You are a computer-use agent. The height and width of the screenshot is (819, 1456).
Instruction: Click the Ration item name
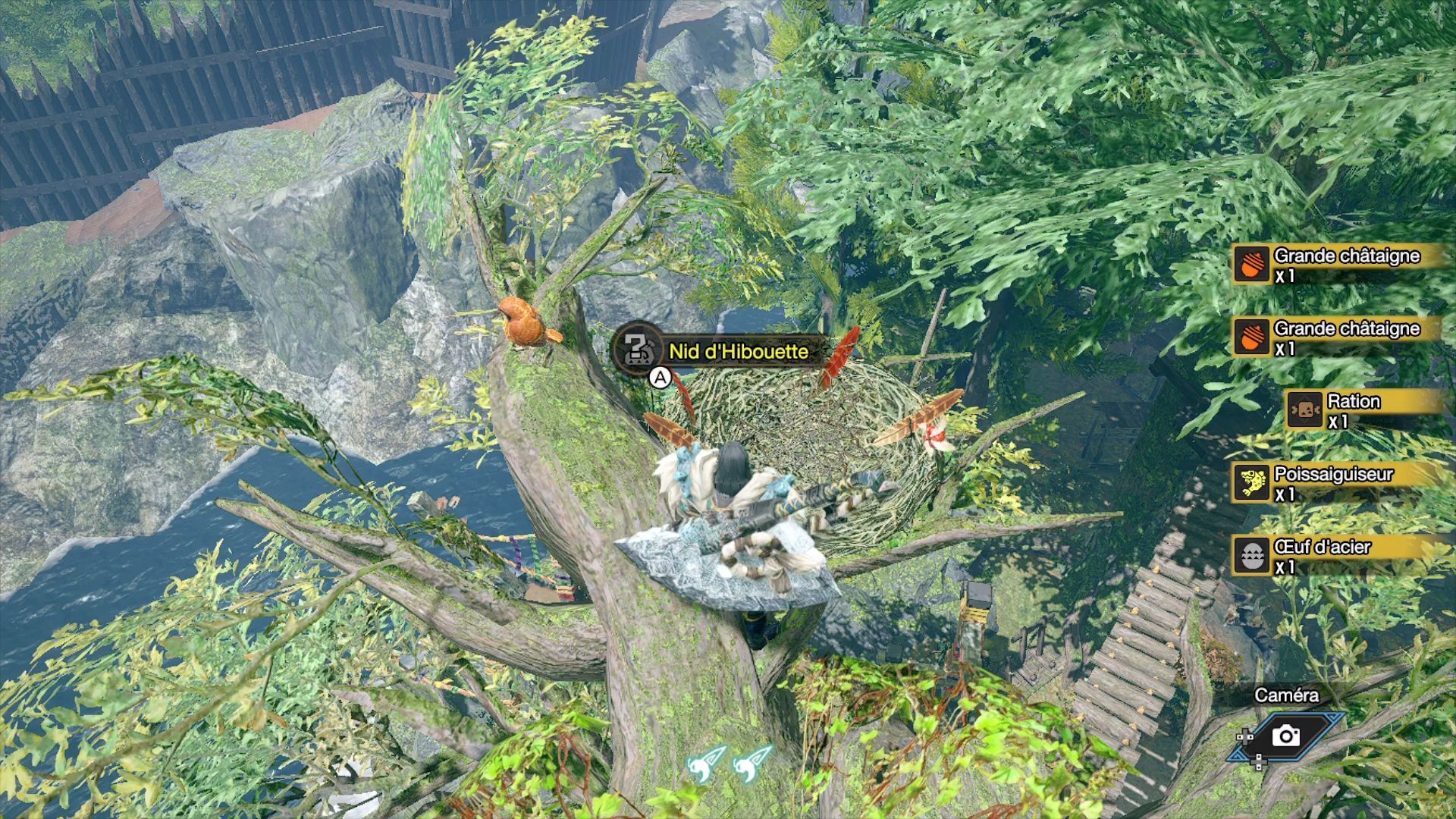click(x=1355, y=401)
